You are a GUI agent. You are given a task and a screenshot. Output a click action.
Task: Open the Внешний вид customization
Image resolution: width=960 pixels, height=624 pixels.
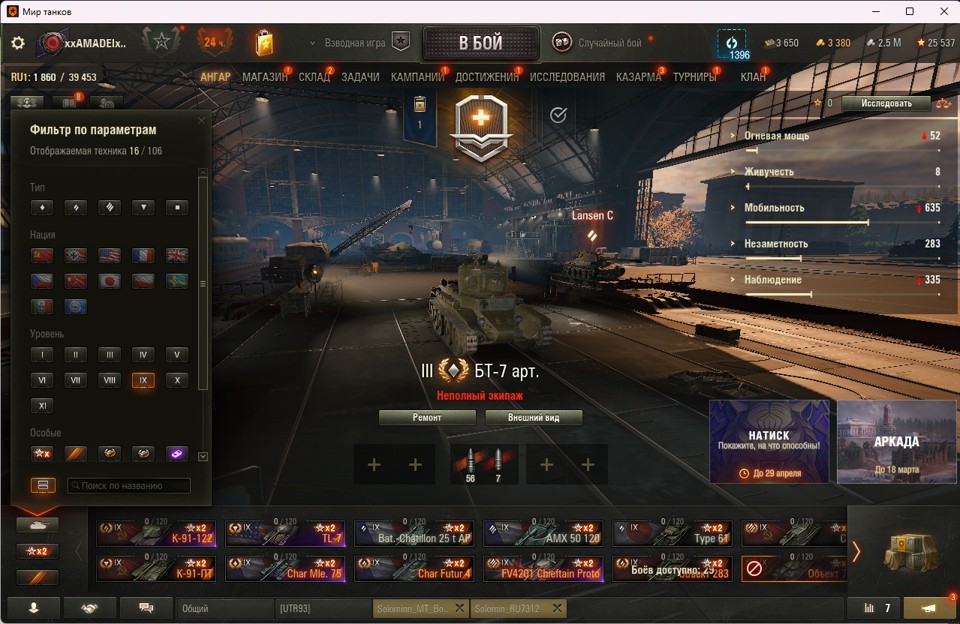pyautogui.click(x=533, y=418)
